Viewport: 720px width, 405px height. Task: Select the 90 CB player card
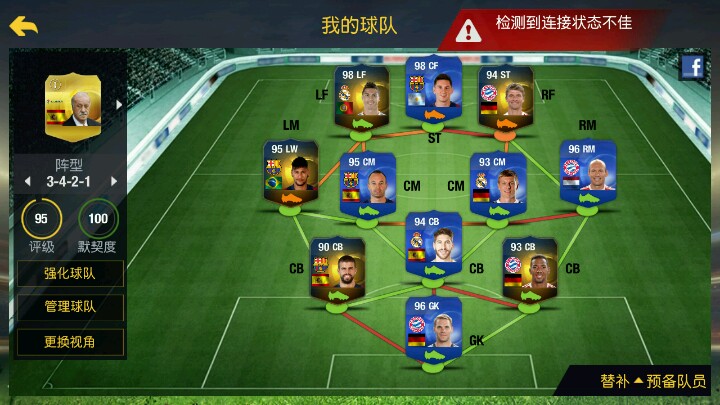(x=336, y=266)
